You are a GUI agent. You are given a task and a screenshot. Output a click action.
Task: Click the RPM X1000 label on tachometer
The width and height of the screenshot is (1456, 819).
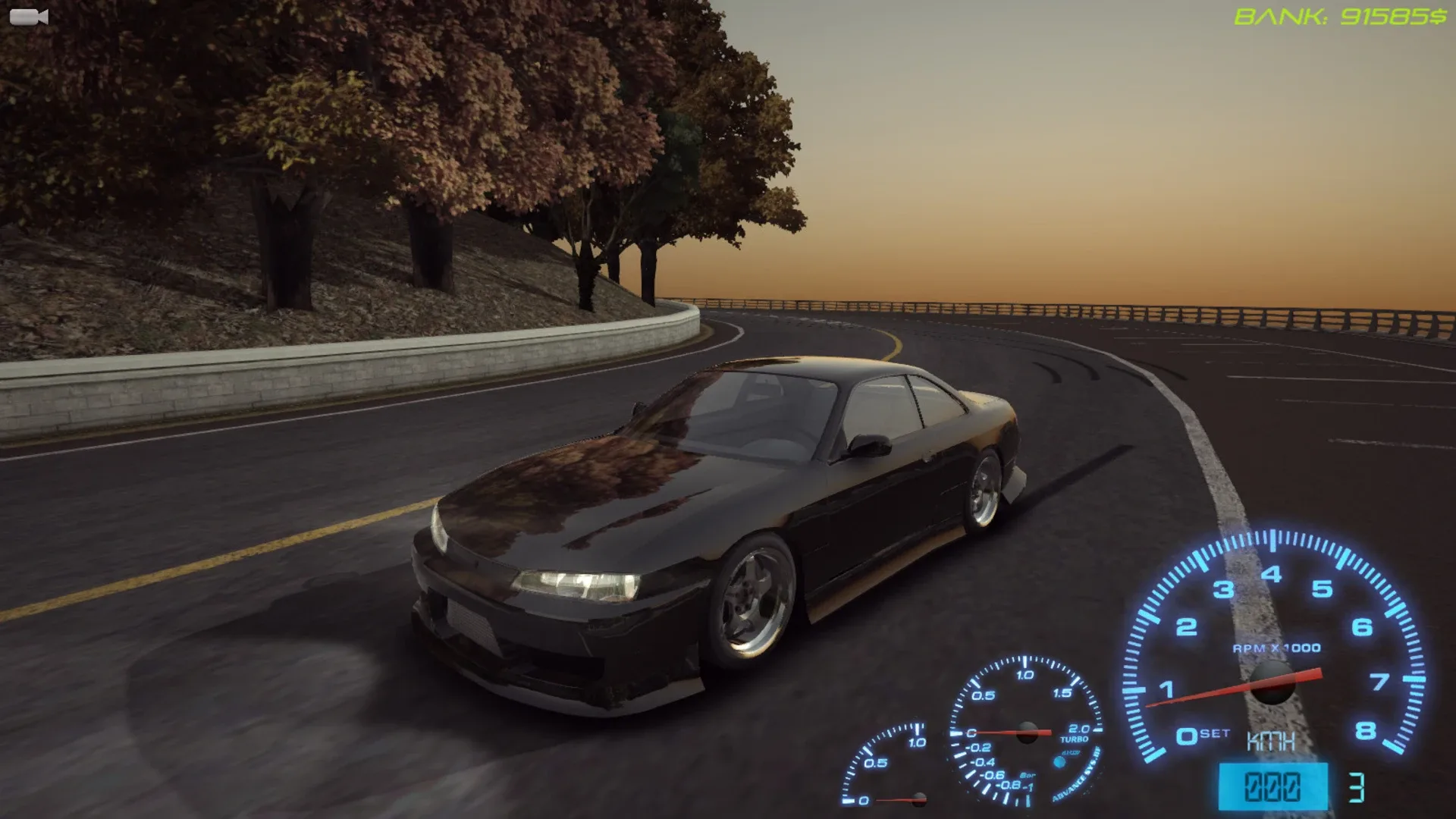coord(1276,646)
